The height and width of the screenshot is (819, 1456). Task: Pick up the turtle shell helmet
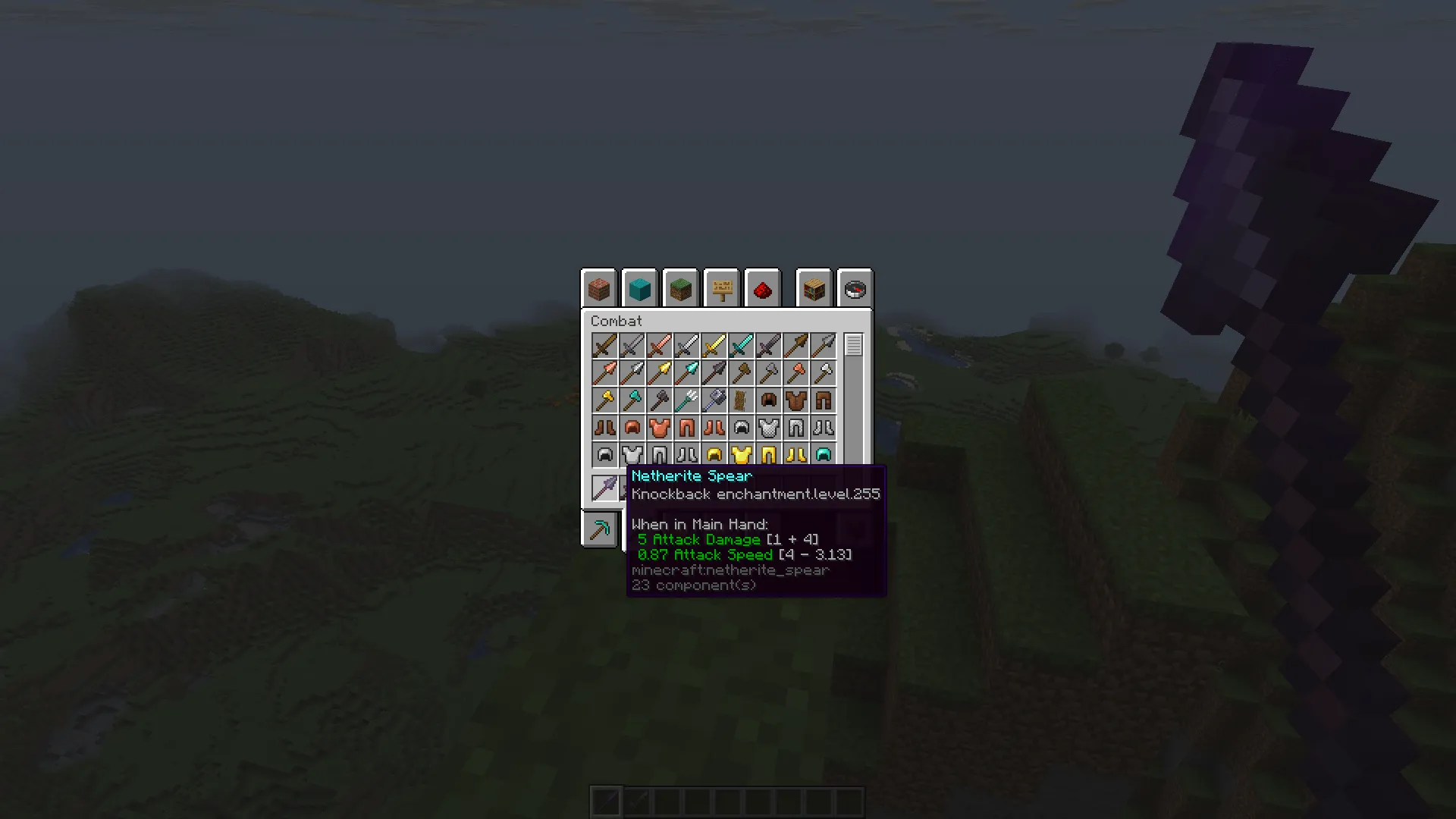pyautogui.click(x=823, y=454)
